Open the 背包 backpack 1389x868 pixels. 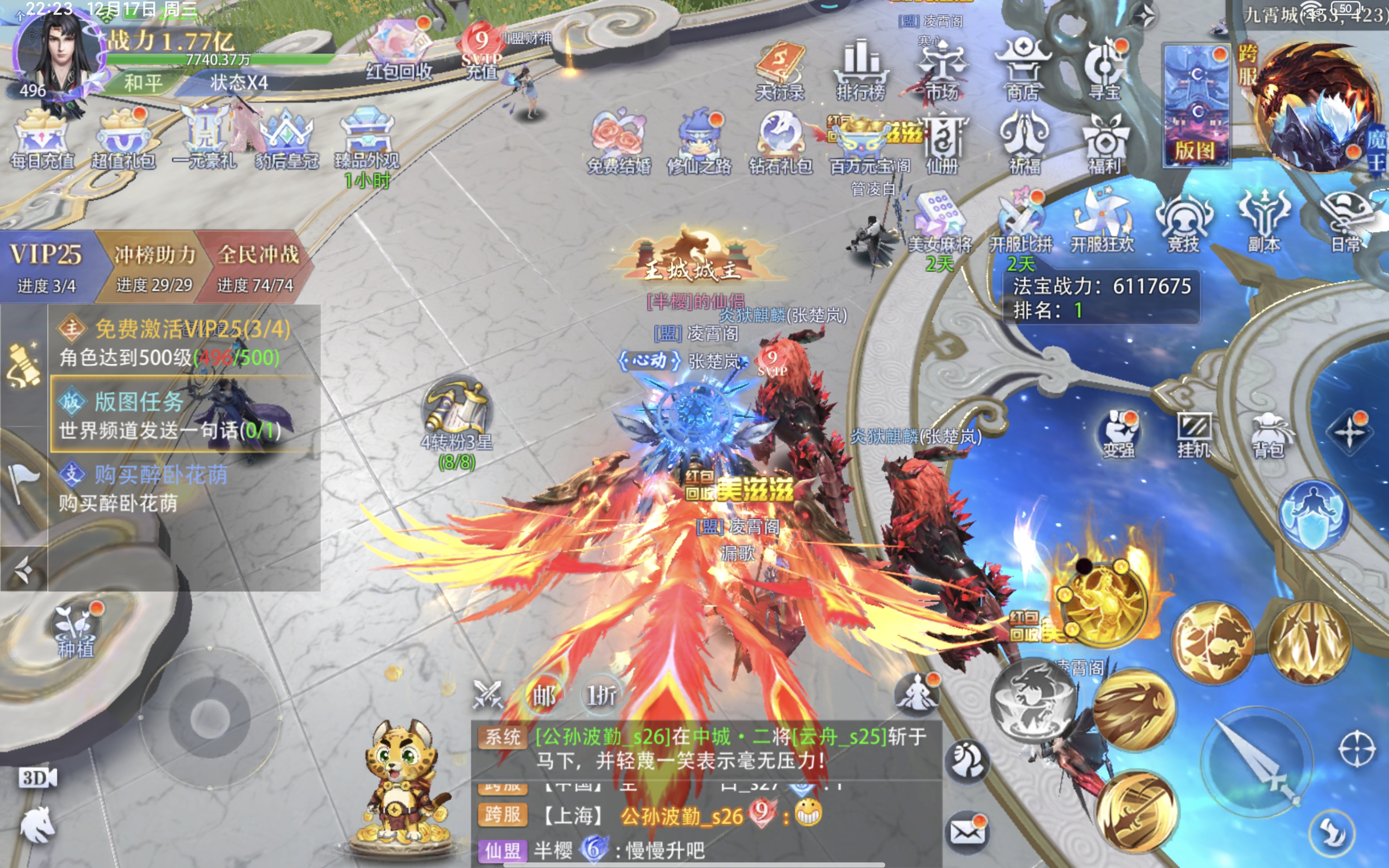1268,434
